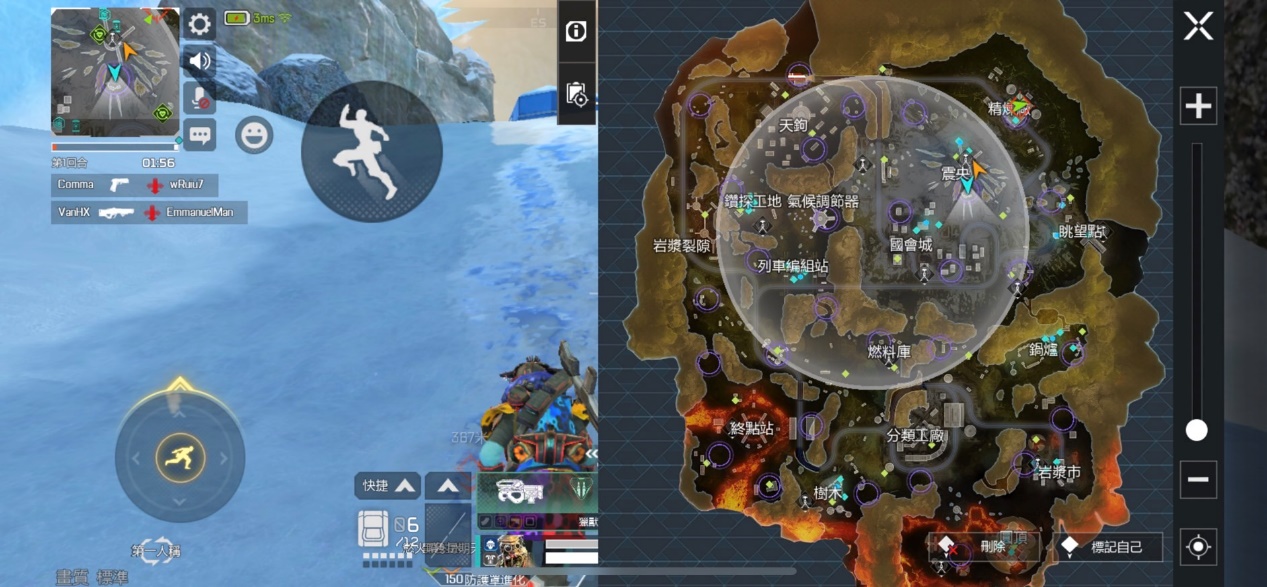Click the 分類工廠 location on the map

(x=915, y=436)
